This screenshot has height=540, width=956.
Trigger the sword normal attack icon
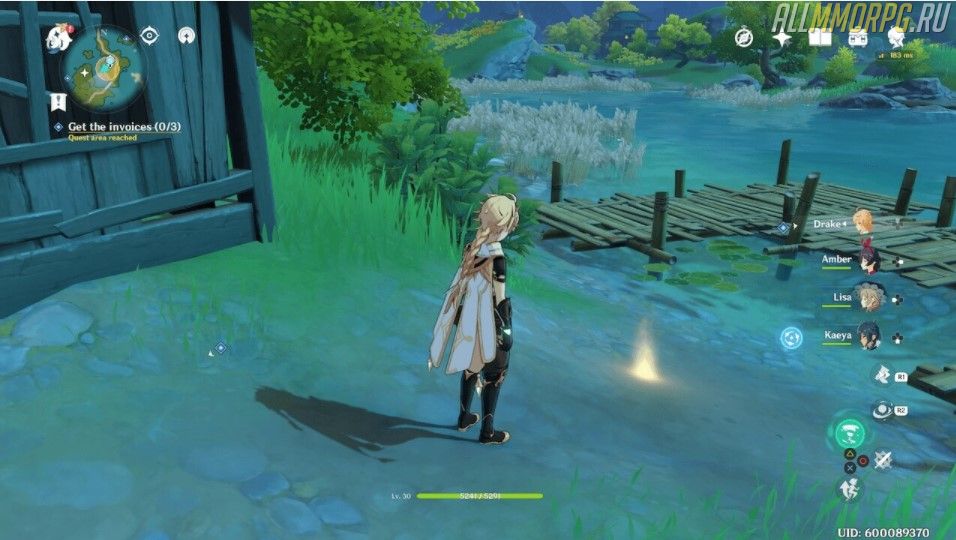coord(883,459)
